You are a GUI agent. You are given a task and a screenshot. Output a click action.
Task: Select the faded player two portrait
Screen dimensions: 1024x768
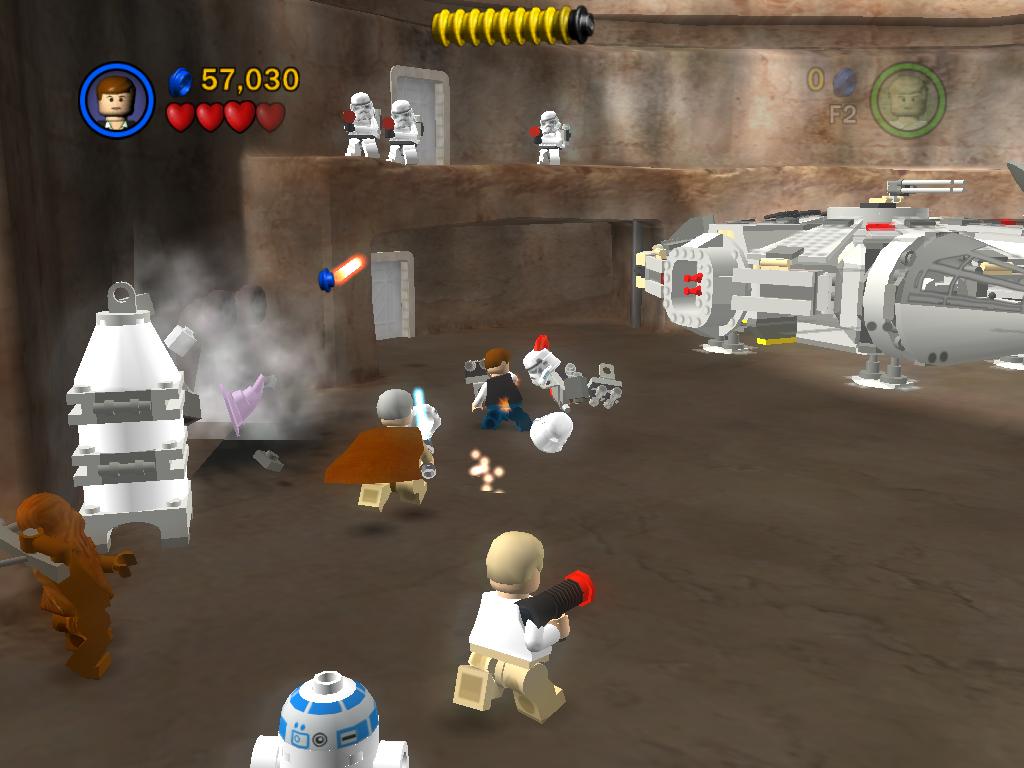(907, 100)
